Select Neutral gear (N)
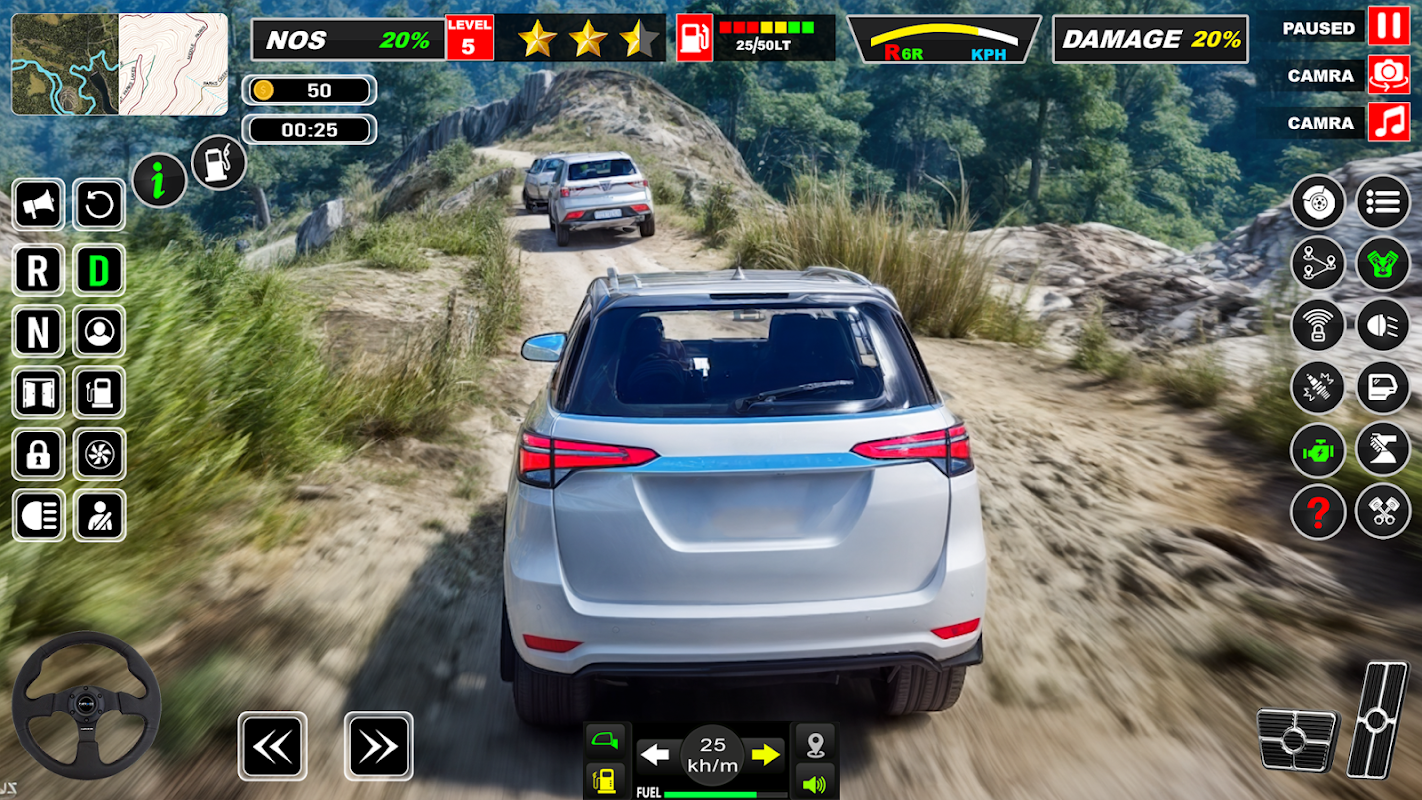Viewport: 1422px width, 800px height. coord(39,332)
